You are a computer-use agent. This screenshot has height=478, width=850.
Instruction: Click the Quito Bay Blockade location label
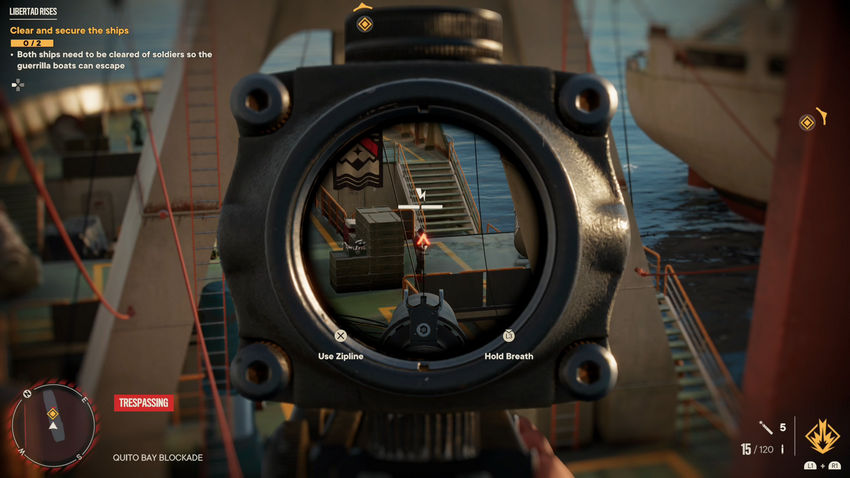158,458
